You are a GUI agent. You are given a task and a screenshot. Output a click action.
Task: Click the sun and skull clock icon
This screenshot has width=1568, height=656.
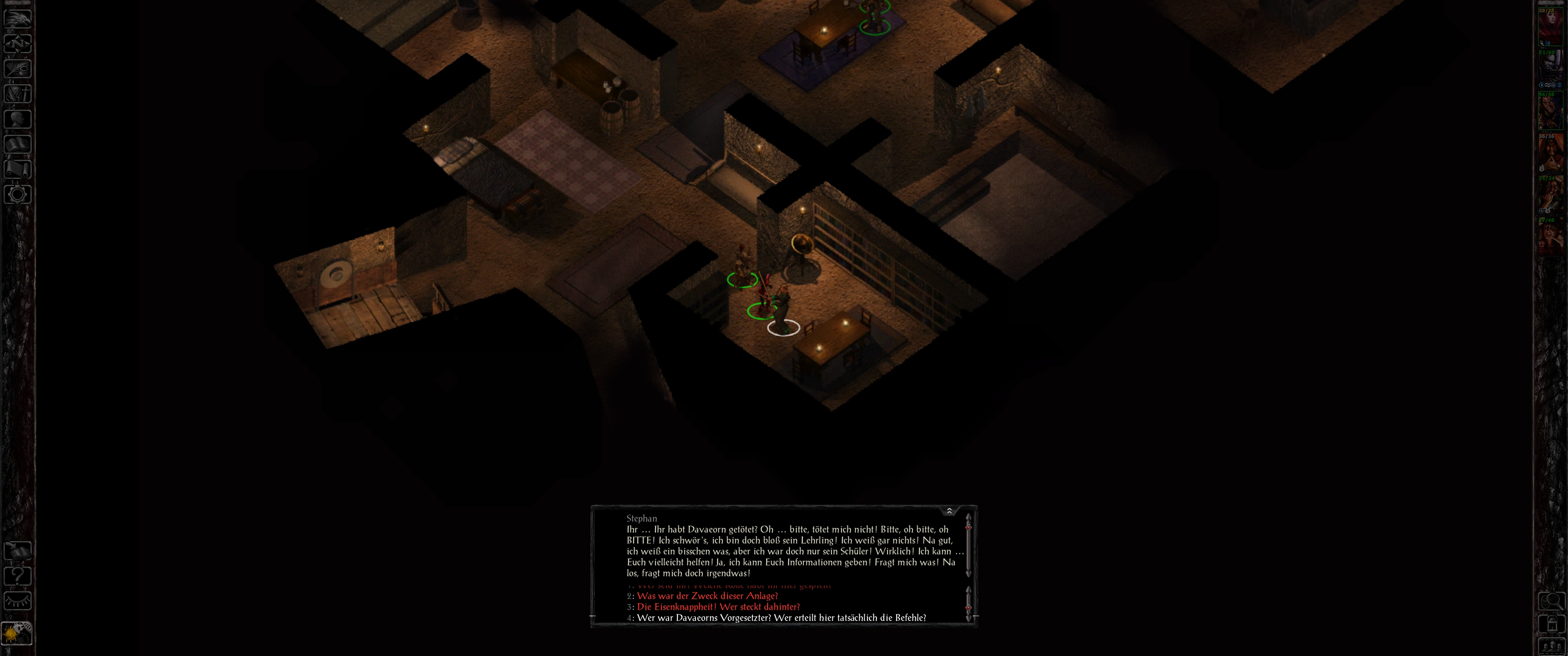pos(18,634)
